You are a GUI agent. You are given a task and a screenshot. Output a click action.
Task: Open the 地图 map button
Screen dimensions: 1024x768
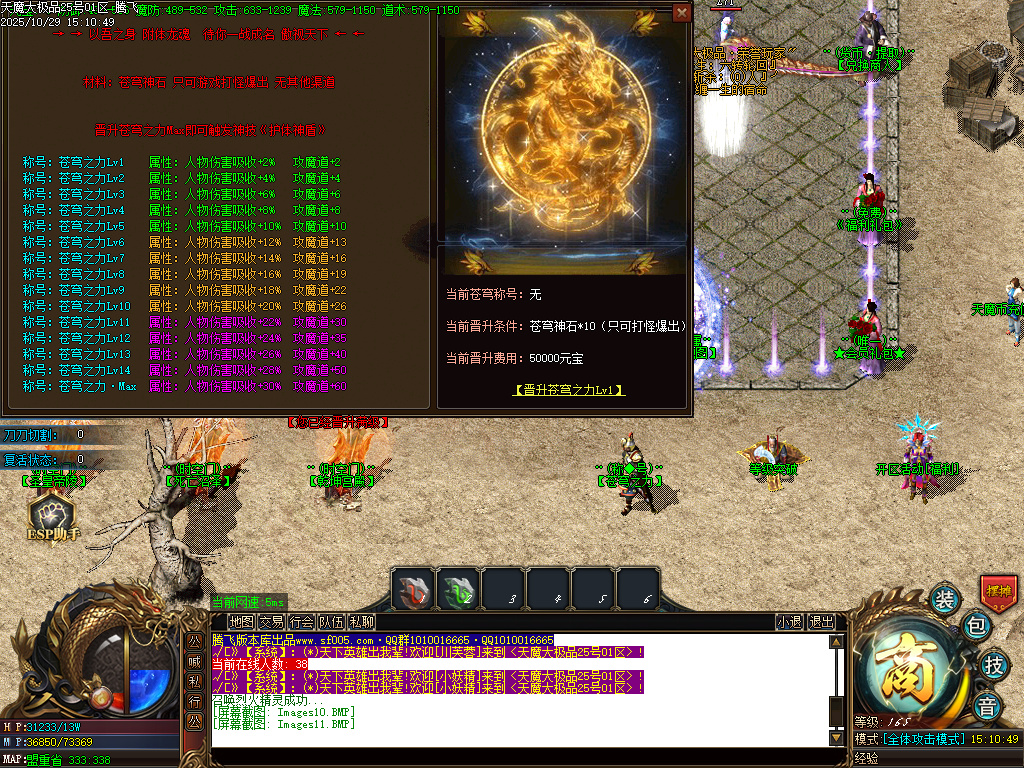coord(240,622)
